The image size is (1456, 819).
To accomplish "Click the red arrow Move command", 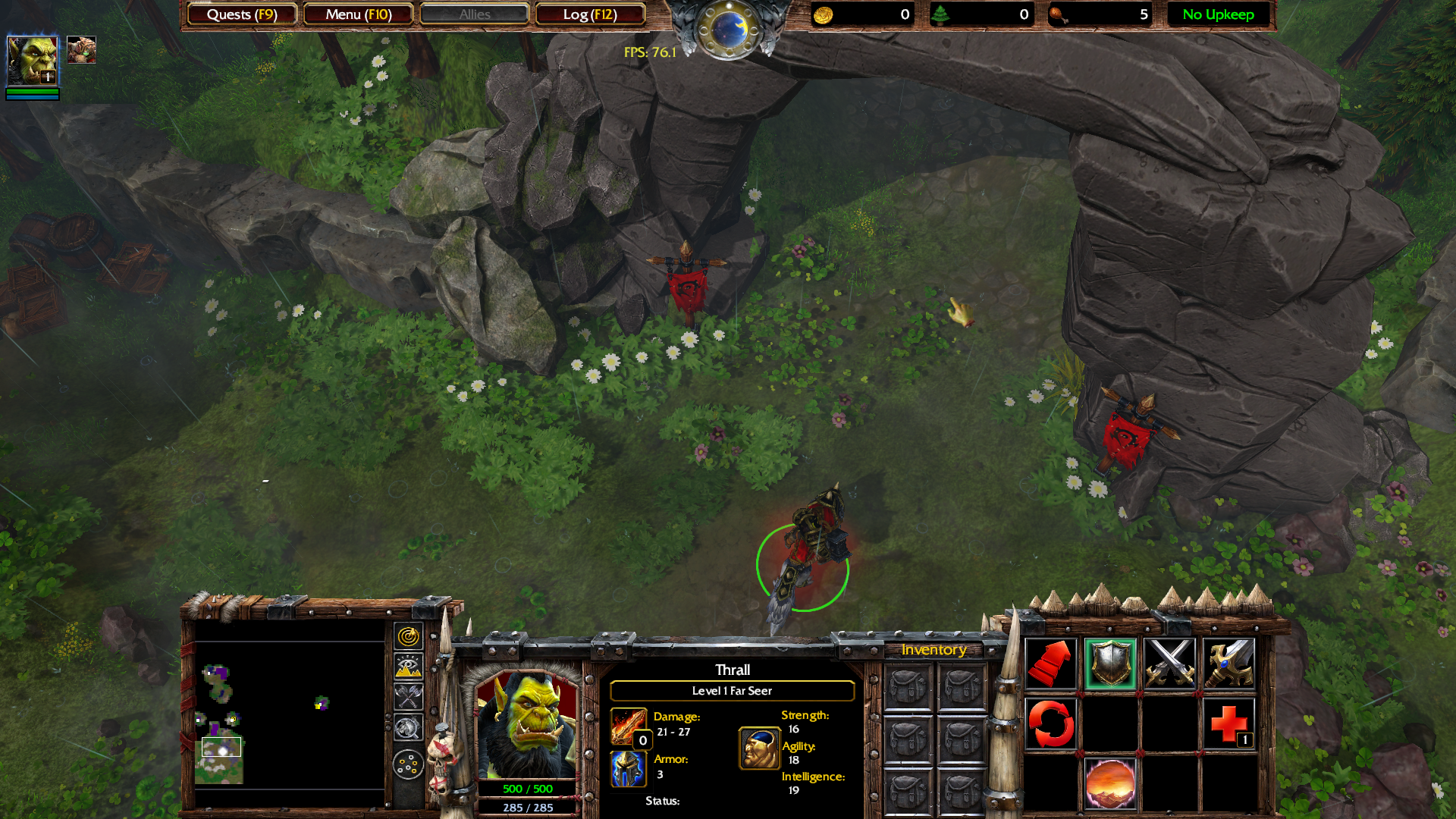I will [1050, 664].
